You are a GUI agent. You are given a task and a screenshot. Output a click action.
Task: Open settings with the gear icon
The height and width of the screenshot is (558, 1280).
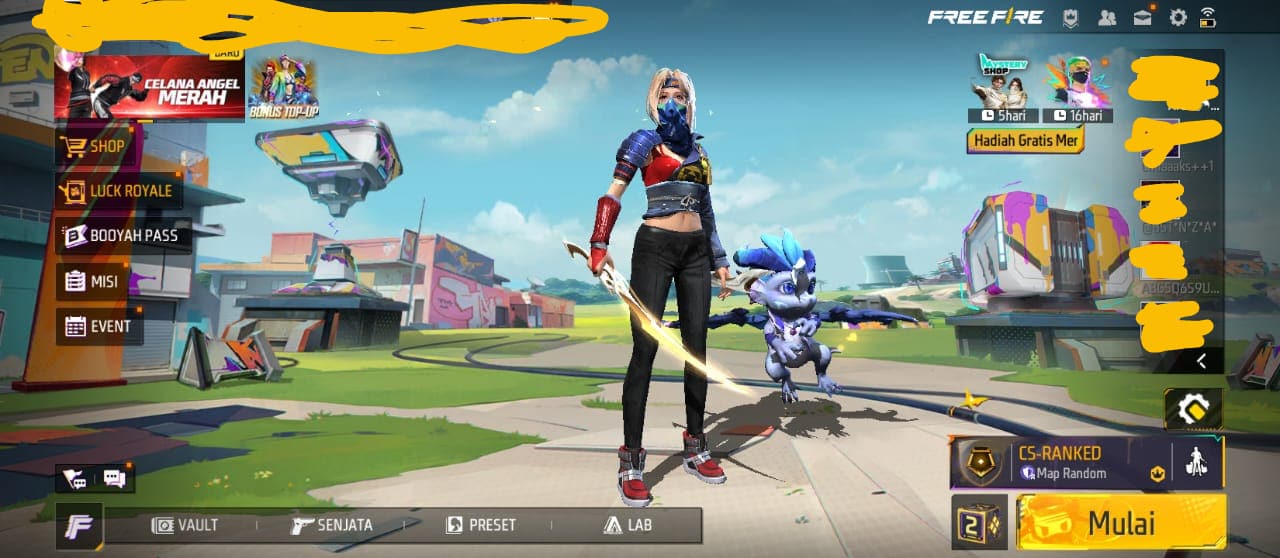[1178, 17]
